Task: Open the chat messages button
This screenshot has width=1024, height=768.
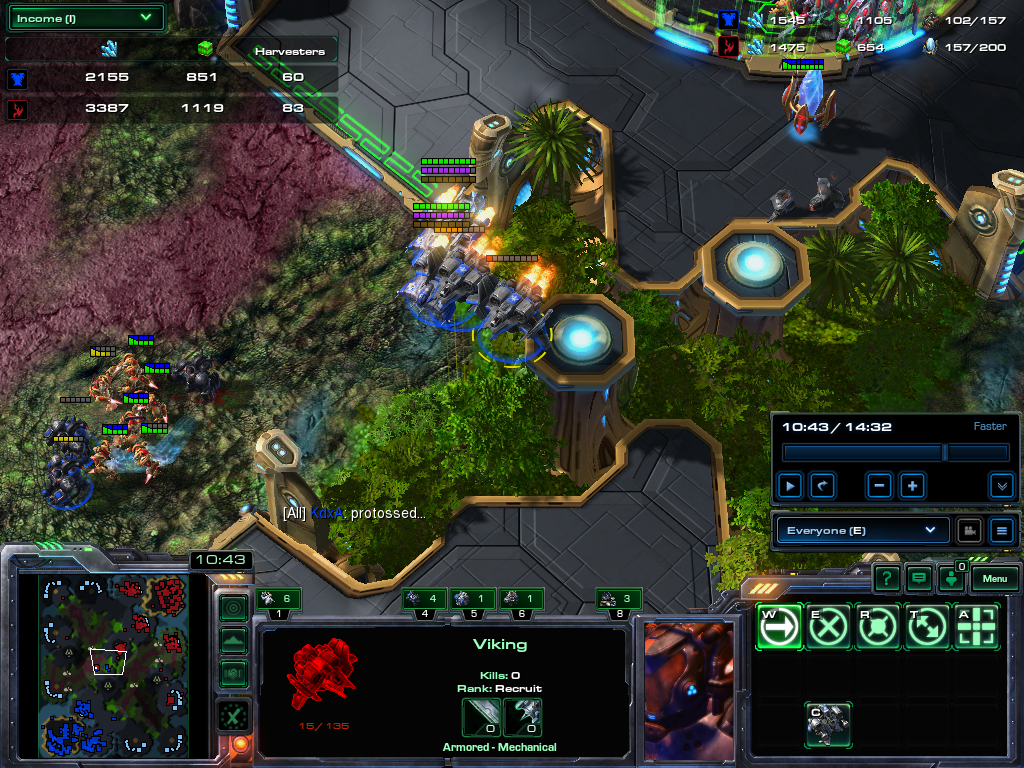Action: (x=918, y=578)
